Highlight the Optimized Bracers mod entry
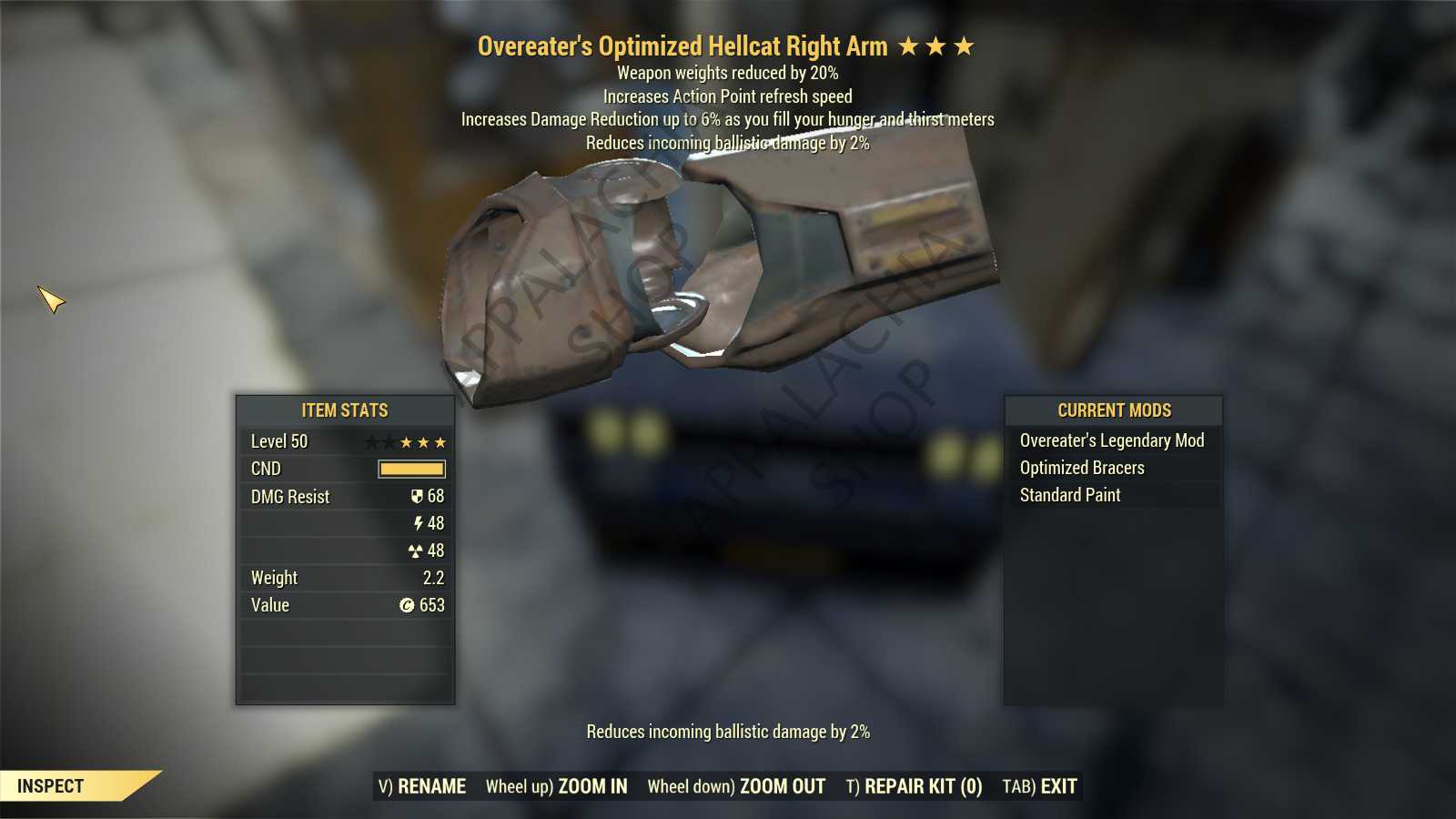1456x819 pixels. click(x=1082, y=468)
